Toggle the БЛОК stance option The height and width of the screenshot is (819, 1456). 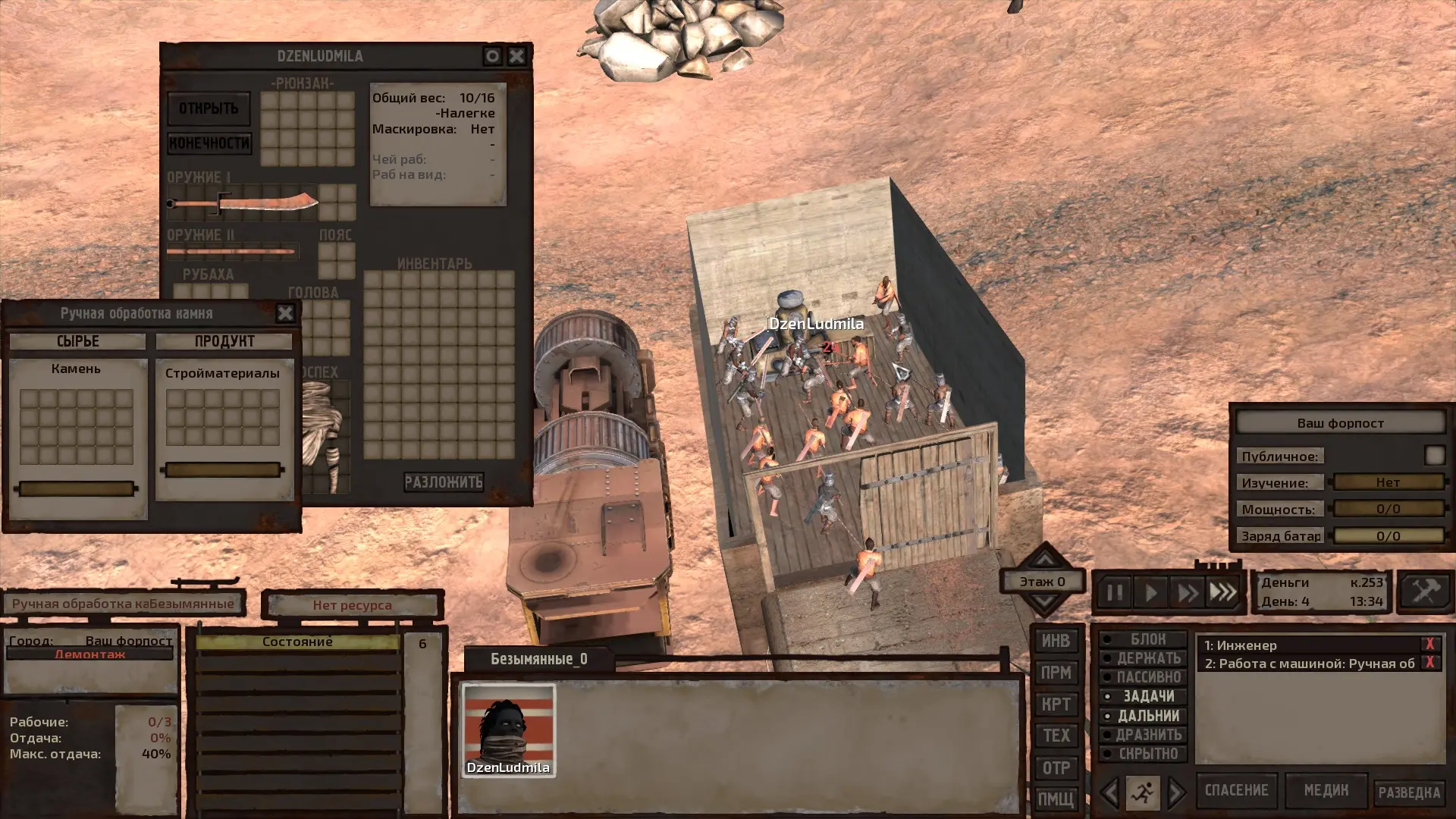tap(1144, 639)
